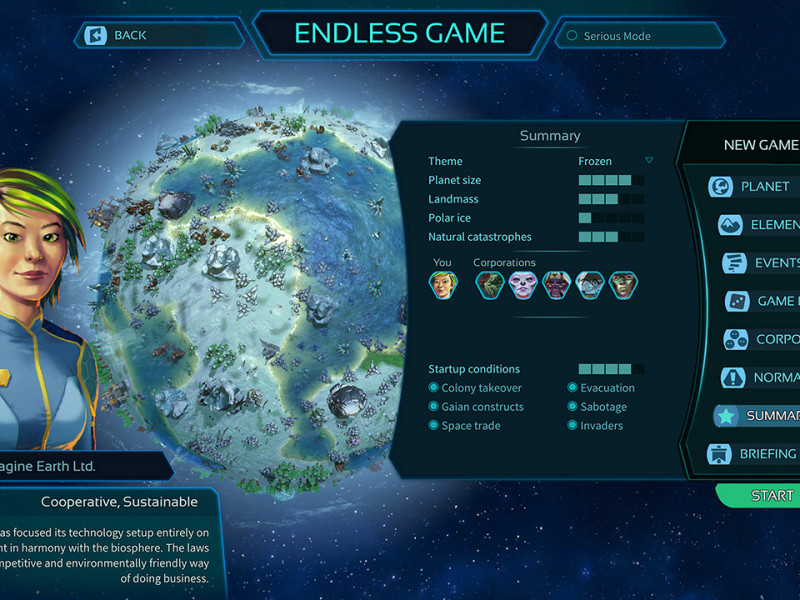This screenshot has width=800, height=600.
Task: Toggle Colony takeover startup condition
Action: click(x=434, y=388)
